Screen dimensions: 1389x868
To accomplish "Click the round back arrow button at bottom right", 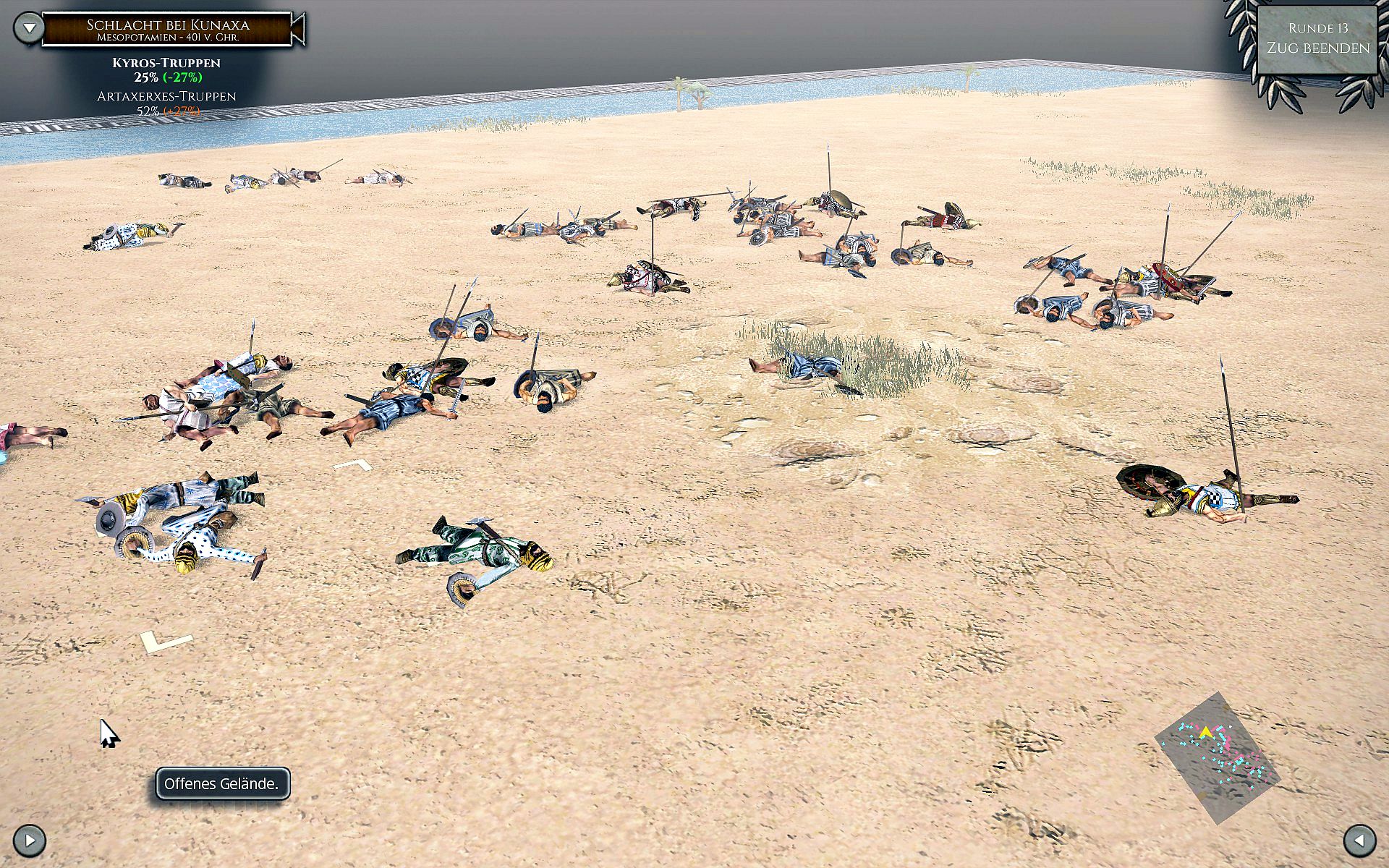I will pos(1359,841).
